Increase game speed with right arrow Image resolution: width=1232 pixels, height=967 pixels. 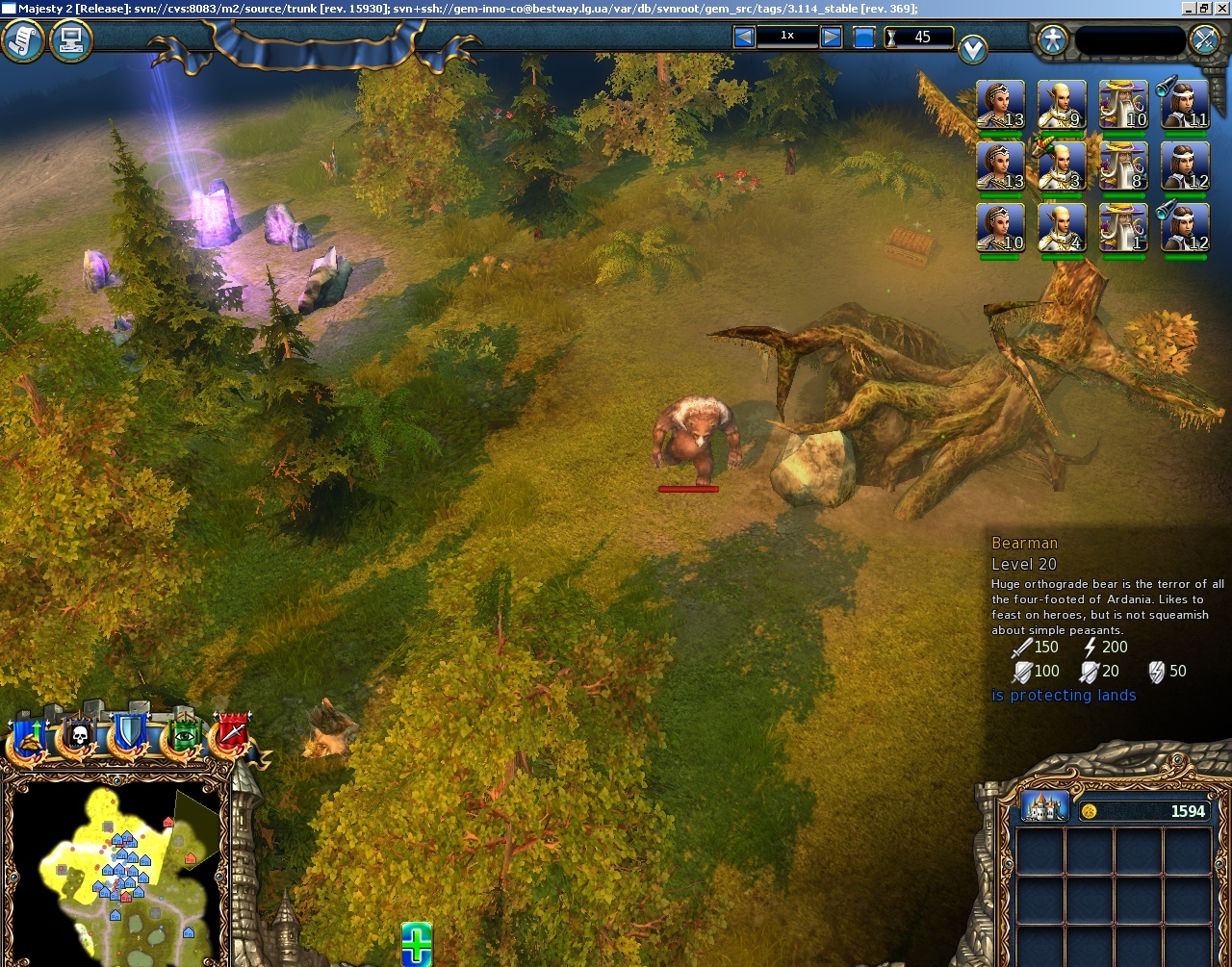[x=830, y=37]
